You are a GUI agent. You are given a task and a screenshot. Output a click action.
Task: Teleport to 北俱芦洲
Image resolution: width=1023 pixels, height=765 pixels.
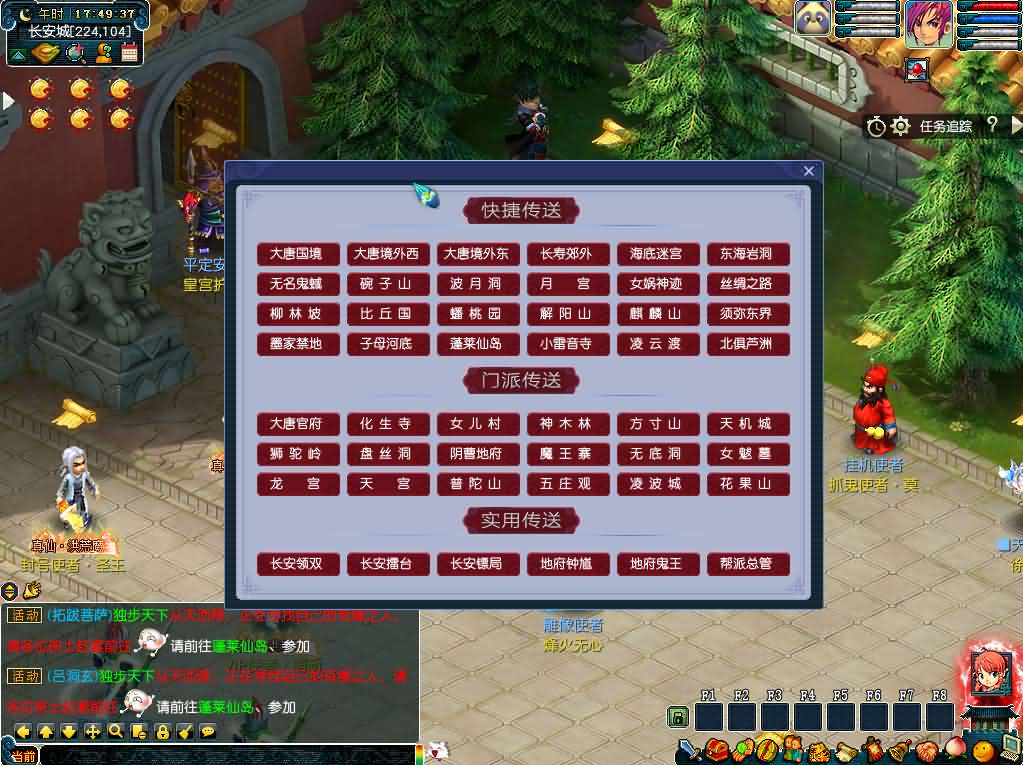point(747,344)
